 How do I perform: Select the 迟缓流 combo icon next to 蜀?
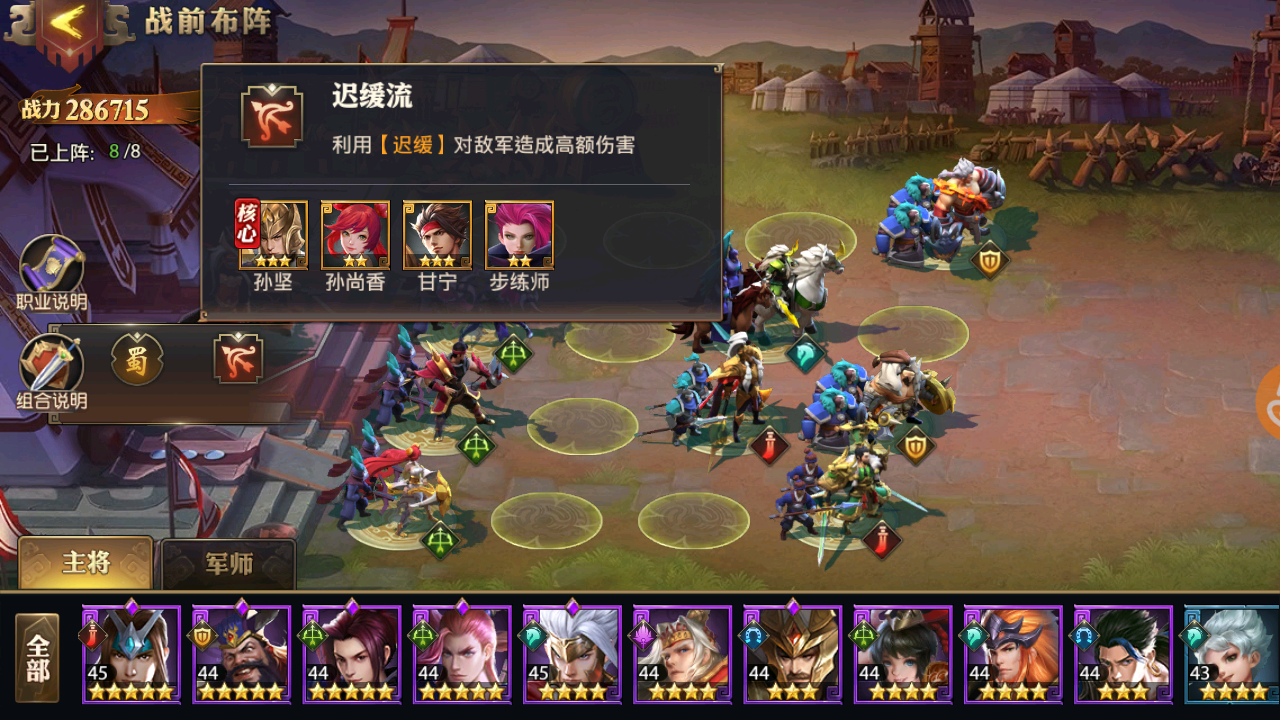(237, 358)
